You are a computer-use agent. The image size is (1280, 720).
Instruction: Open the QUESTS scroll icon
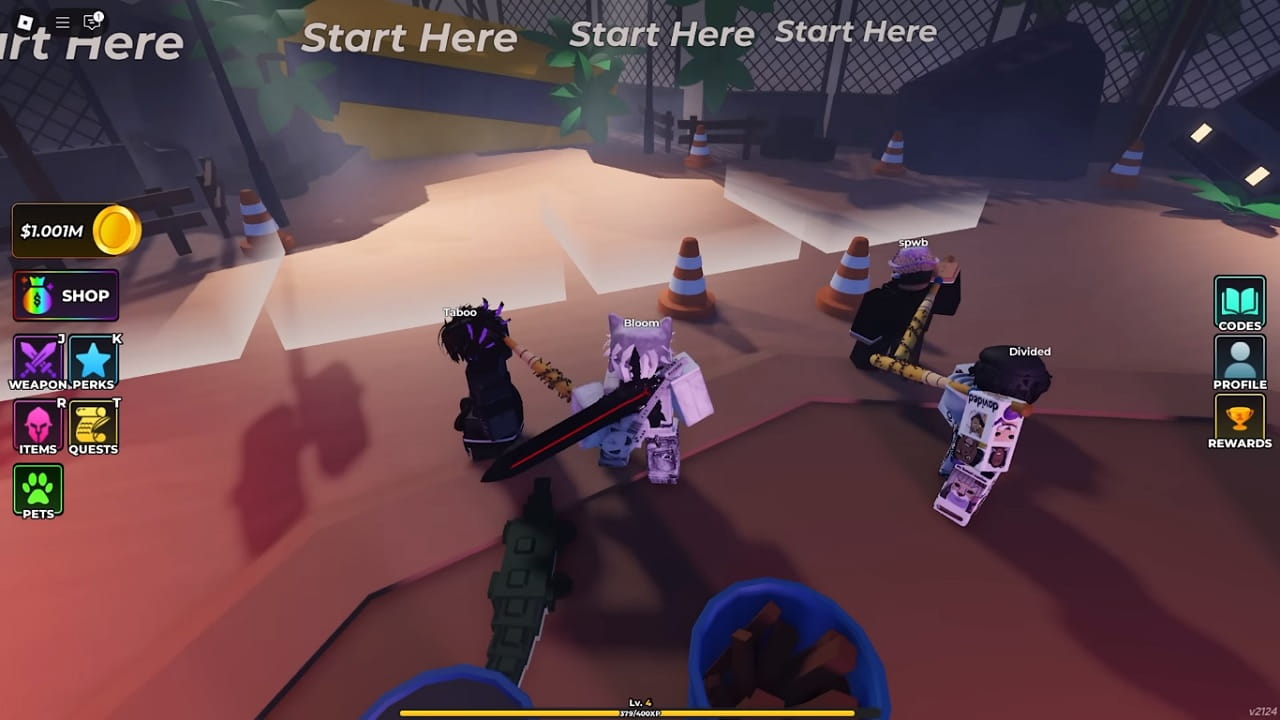[x=94, y=423]
